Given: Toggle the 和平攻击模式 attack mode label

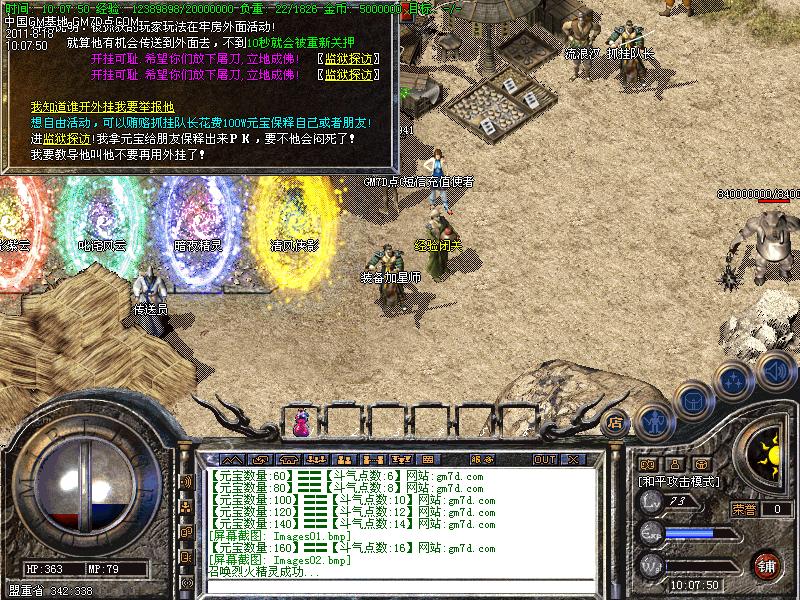Looking at the screenshot, I should (681, 481).
